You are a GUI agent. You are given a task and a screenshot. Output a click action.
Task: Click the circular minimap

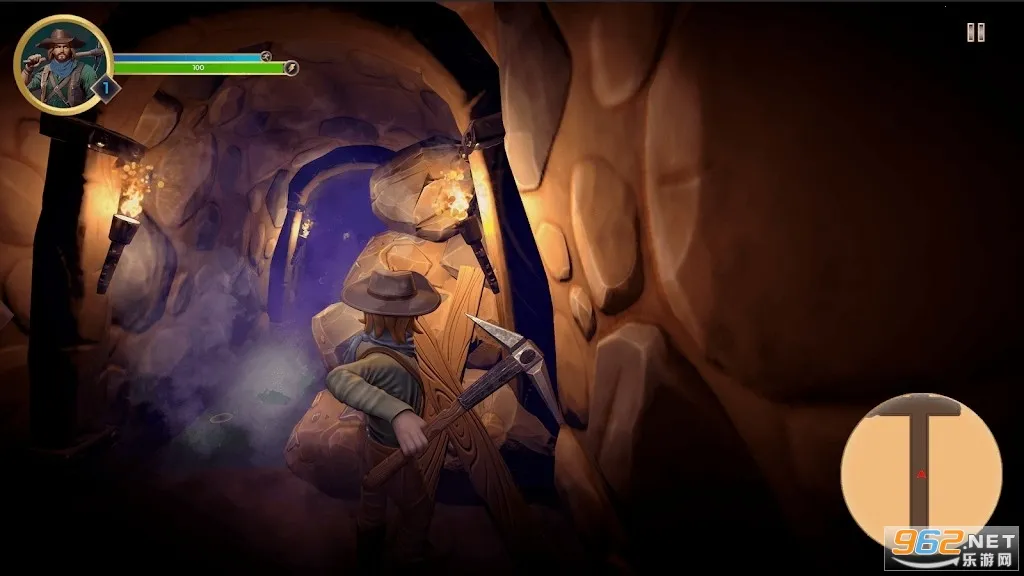tap(920, 469)
